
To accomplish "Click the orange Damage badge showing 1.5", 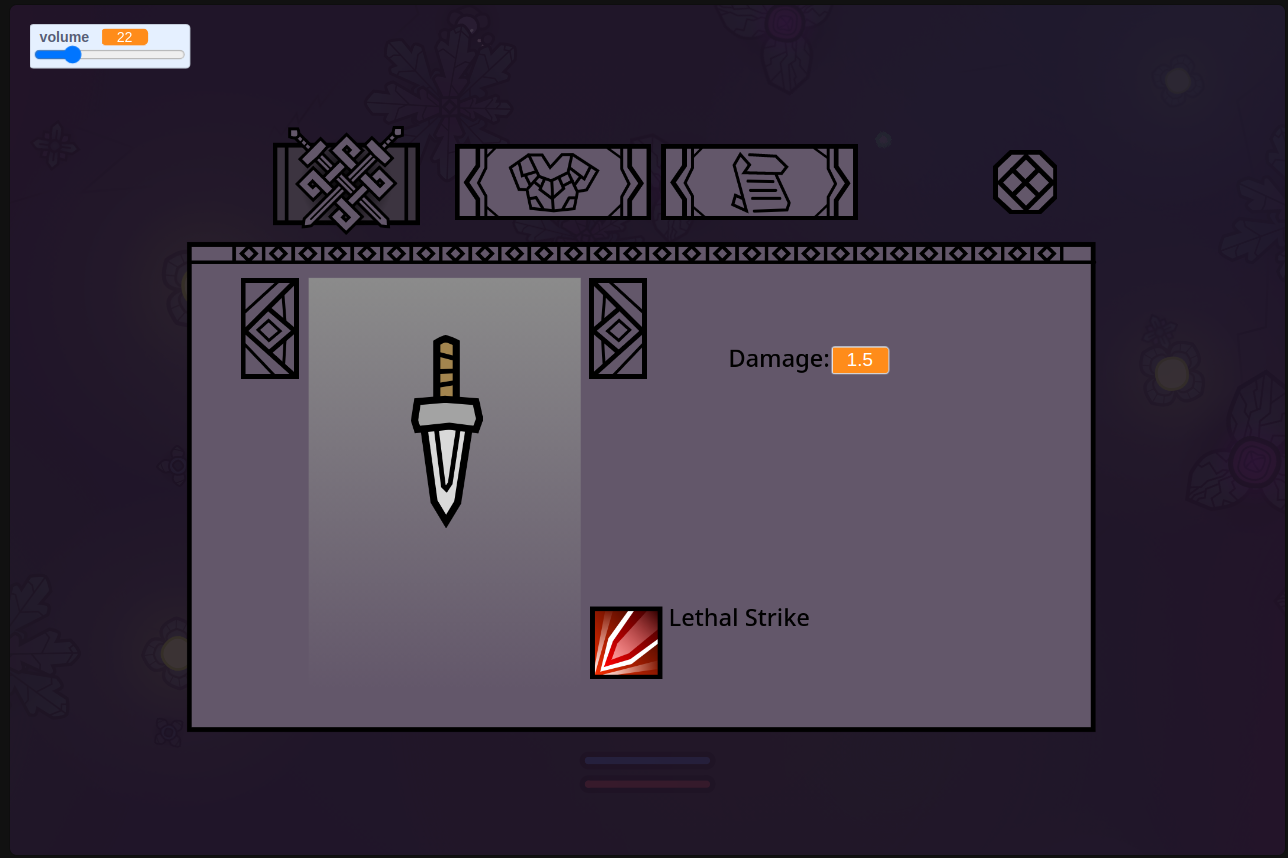I will tap(860, 359).
